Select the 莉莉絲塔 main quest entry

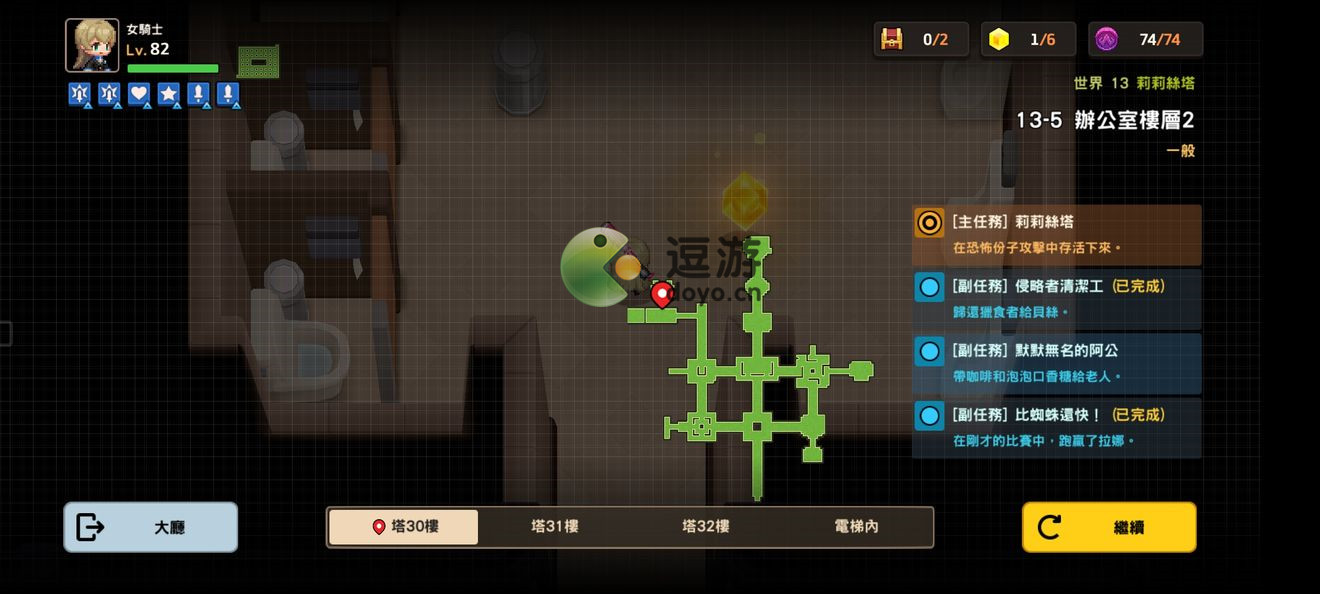click(1056, 235)
